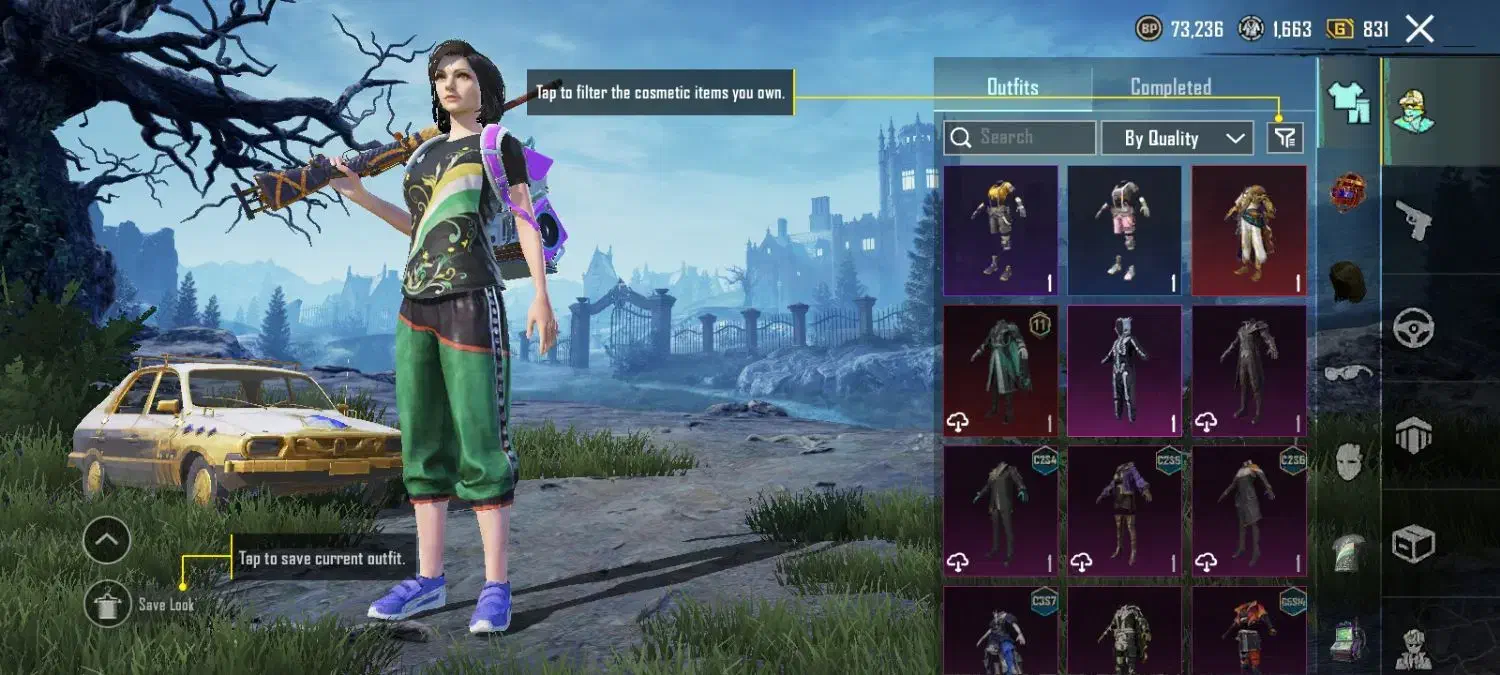This screenshot has width=1500, height=675.
Task: Close the inventory screen with the X
Action: (1420, 29)
